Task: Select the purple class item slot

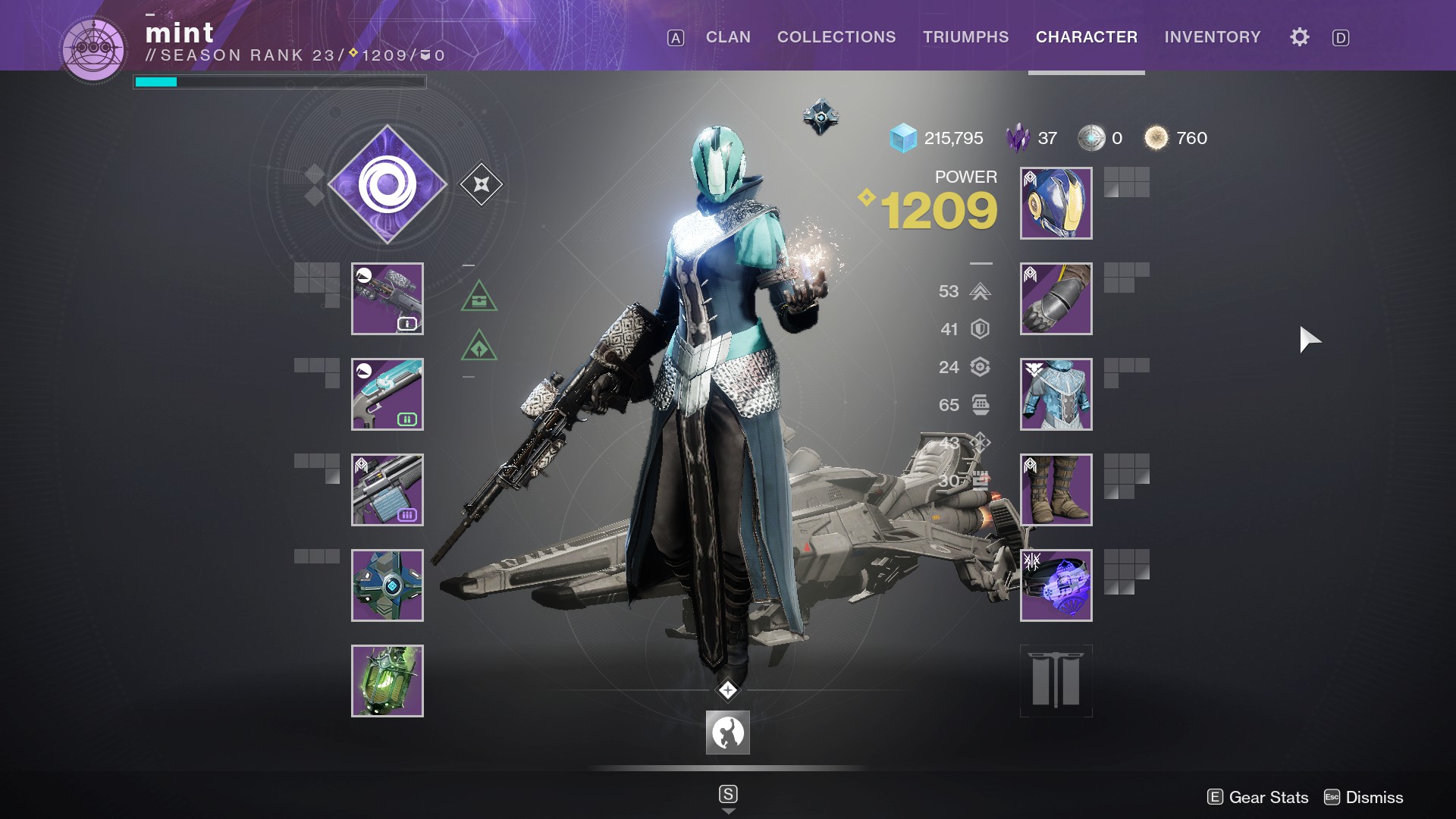Action: point(1056,585)
